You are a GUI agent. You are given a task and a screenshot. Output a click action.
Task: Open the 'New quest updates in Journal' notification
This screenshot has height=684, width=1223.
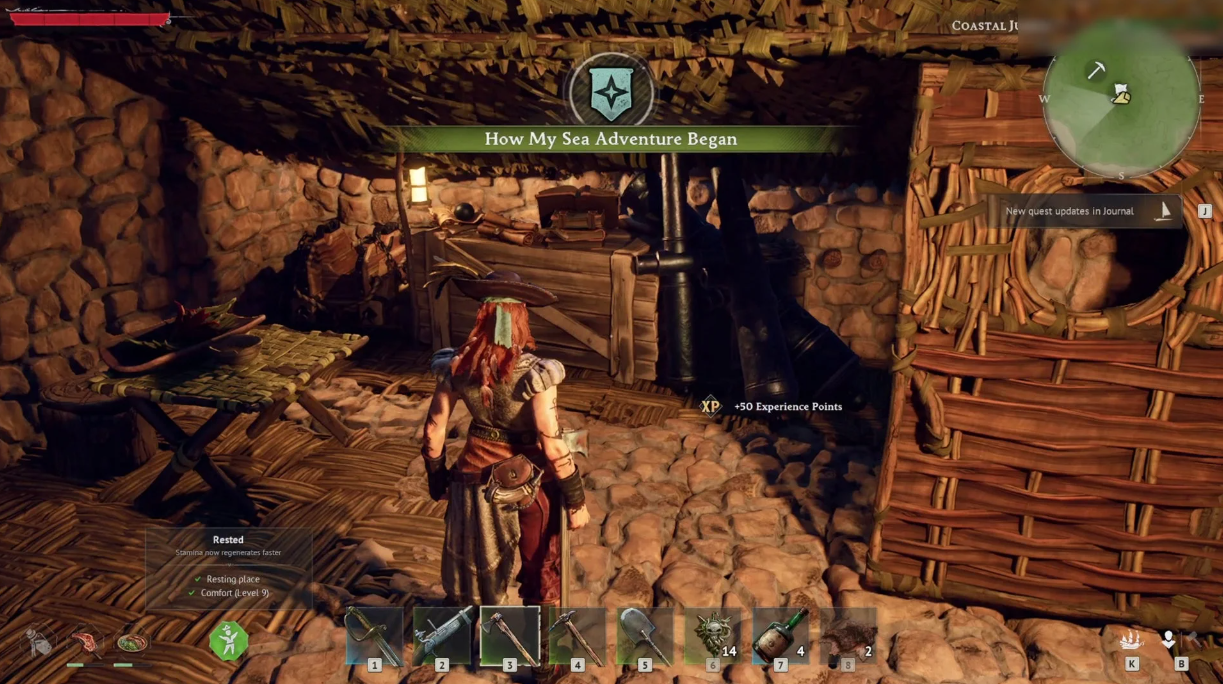tap(1085, 211)
